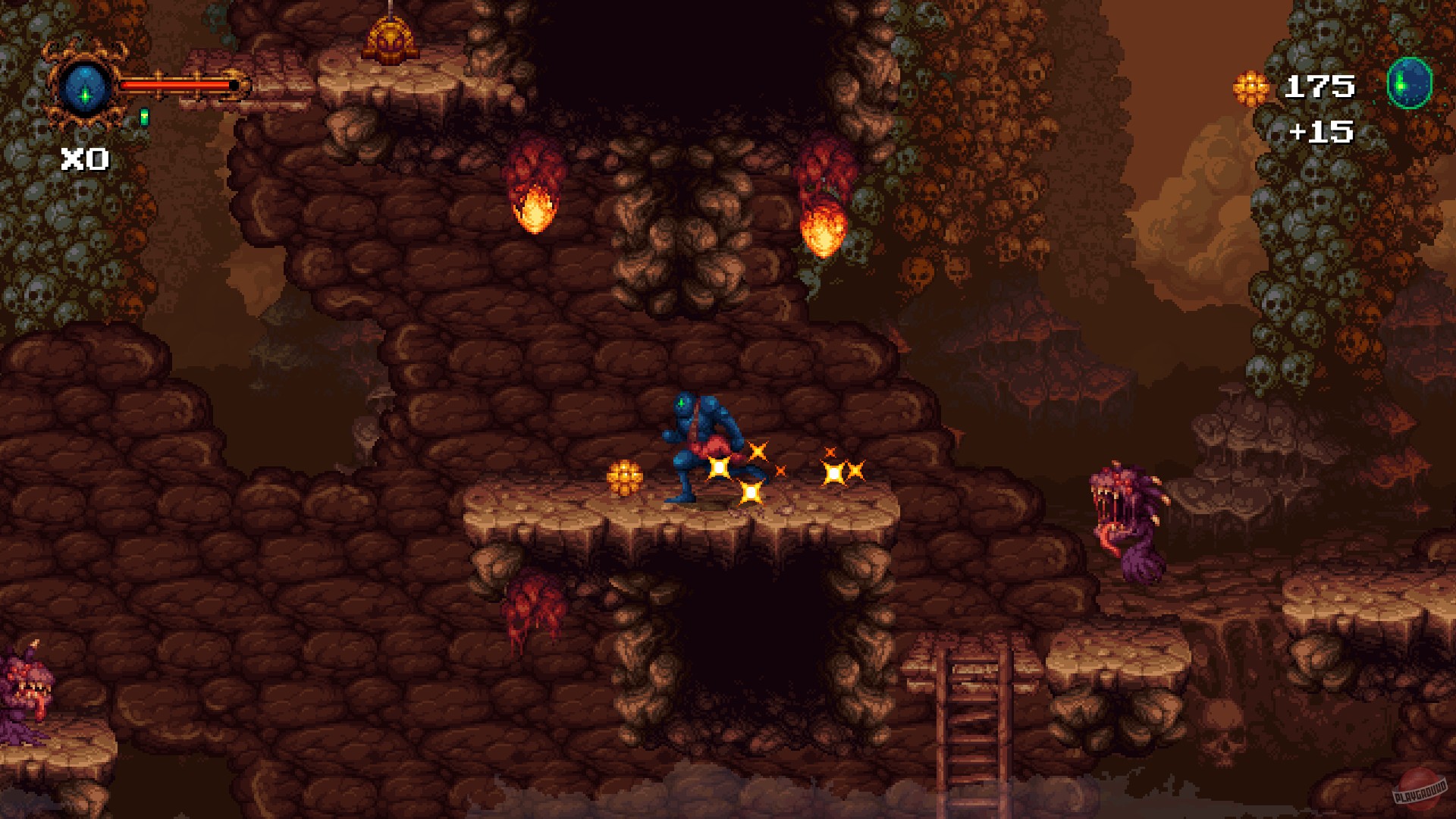1456x819 pixels.
Task: Click the spiky coin pickup near the hero
Action: pos(623,478)
